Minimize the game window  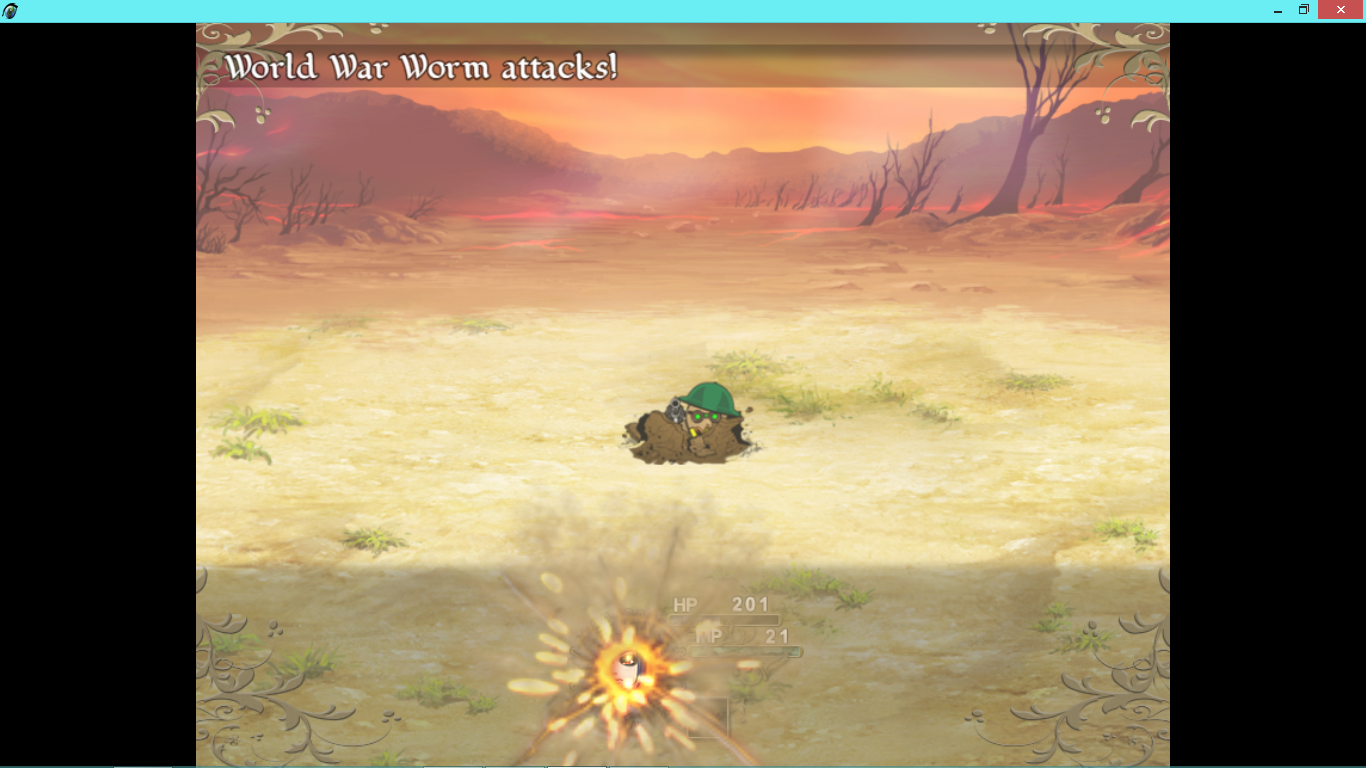1278,10
